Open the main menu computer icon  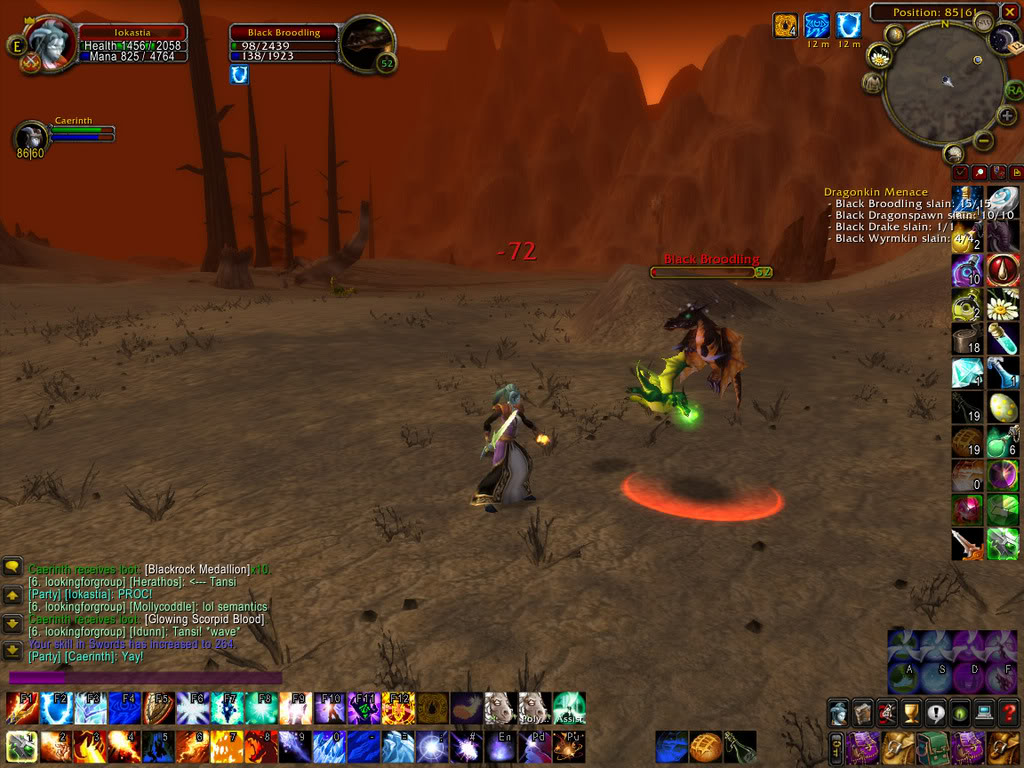pyautogui.click(x=984, y=713)
